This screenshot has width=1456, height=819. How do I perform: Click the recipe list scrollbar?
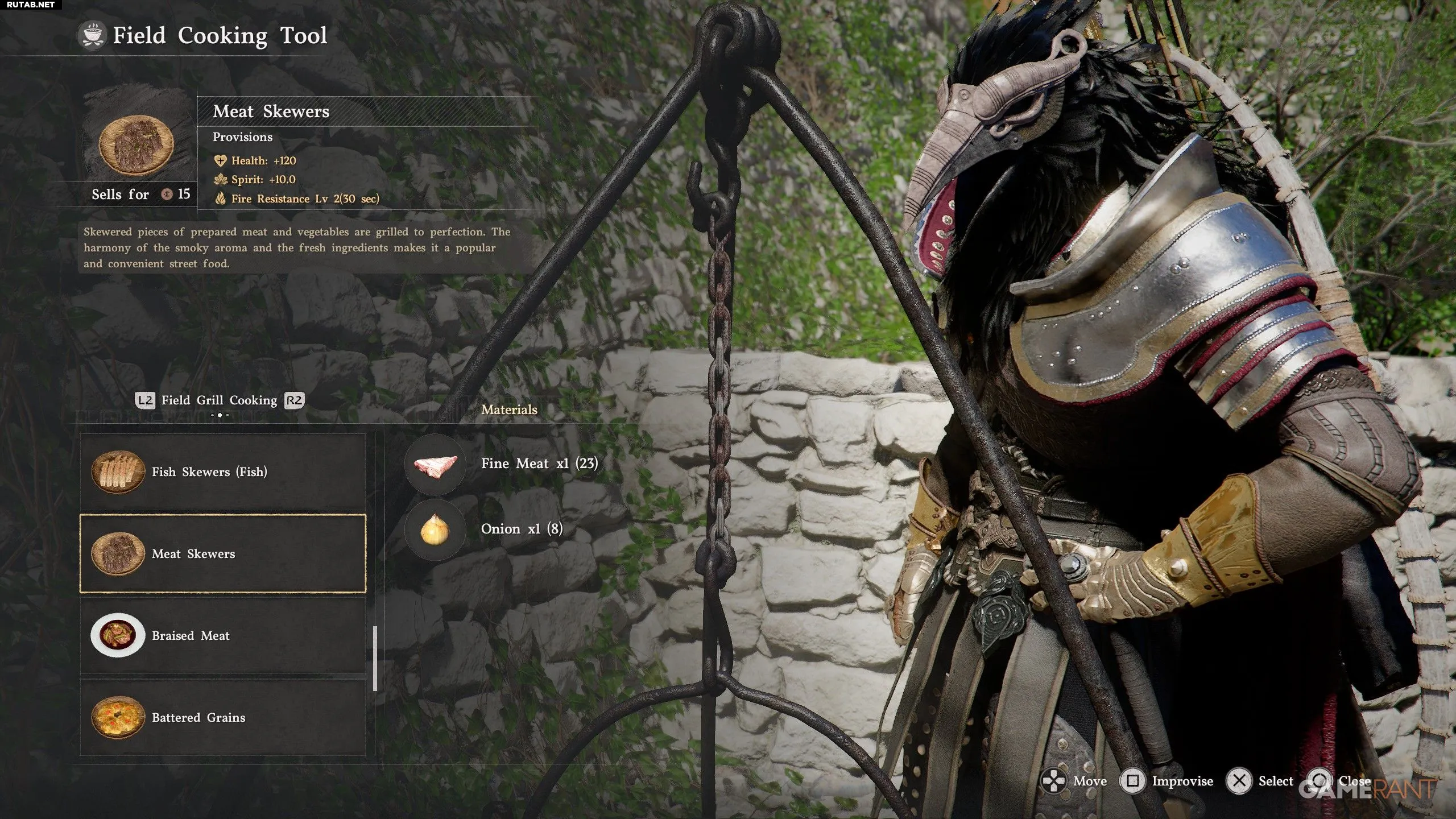click(x=375, y=659)
